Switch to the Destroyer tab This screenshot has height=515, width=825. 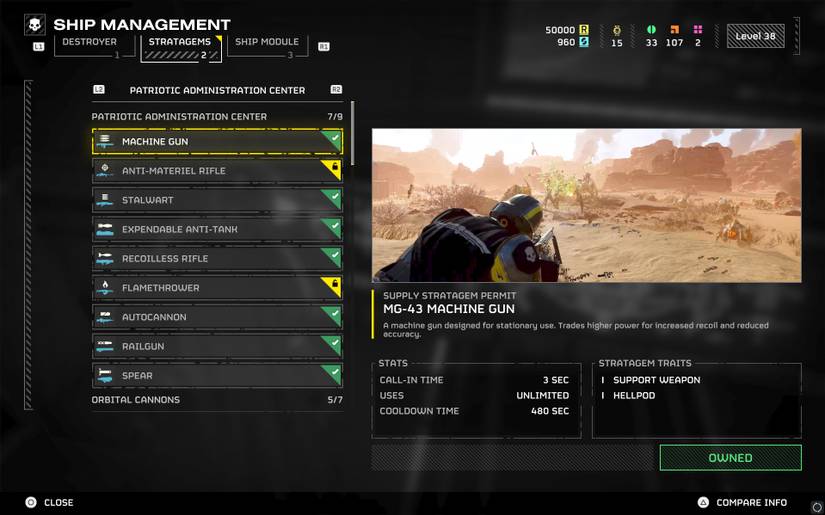coord(94,45)
